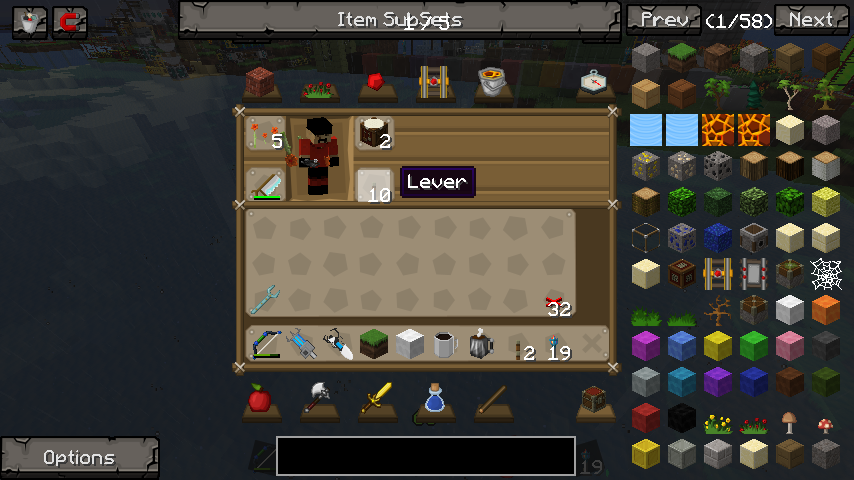Focus the black item search field
This screenshot has width=854, height=480.
pyautogui.click(x=425, y=456)
